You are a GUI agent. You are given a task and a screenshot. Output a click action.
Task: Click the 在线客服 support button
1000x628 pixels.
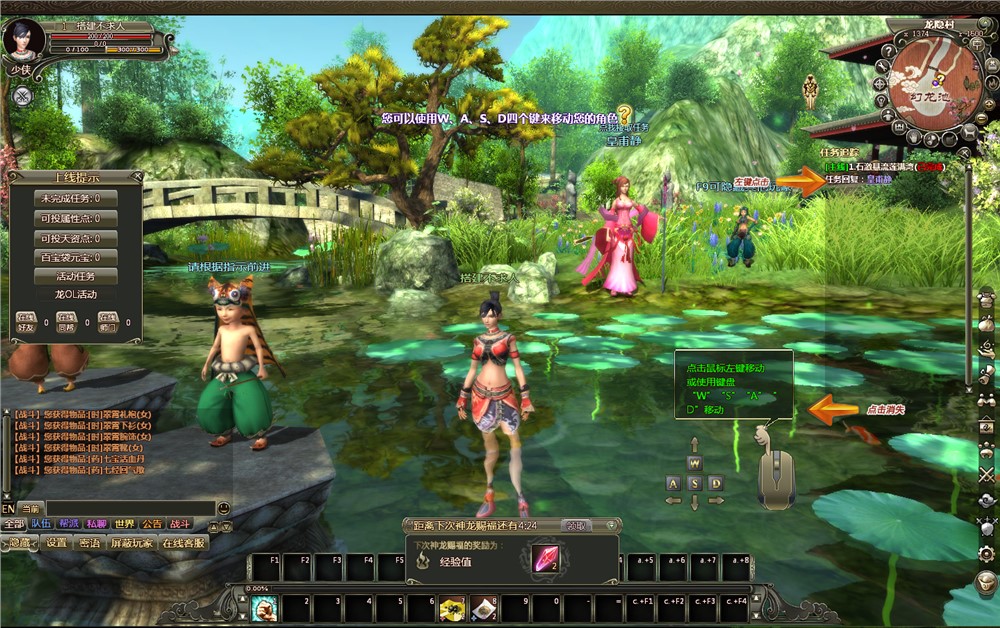[x=184, y=543]
